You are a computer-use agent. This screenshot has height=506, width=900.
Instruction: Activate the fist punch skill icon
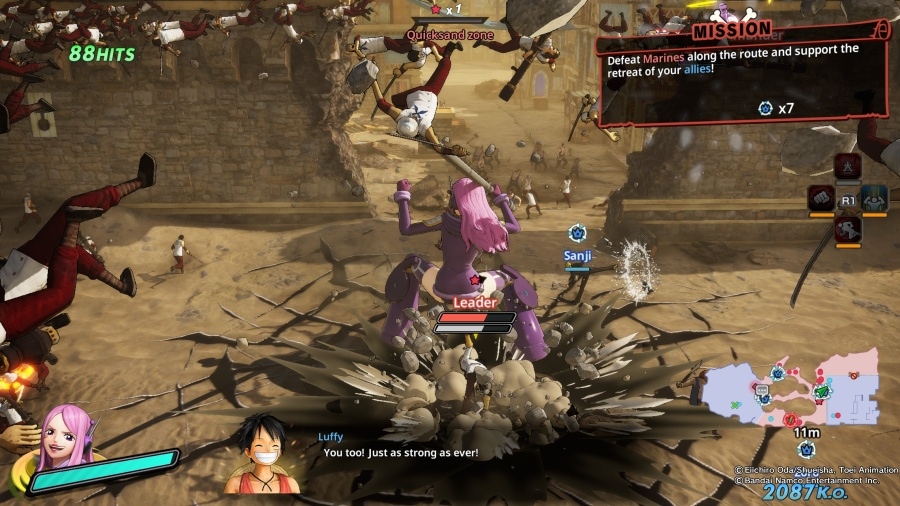point(821,197)
